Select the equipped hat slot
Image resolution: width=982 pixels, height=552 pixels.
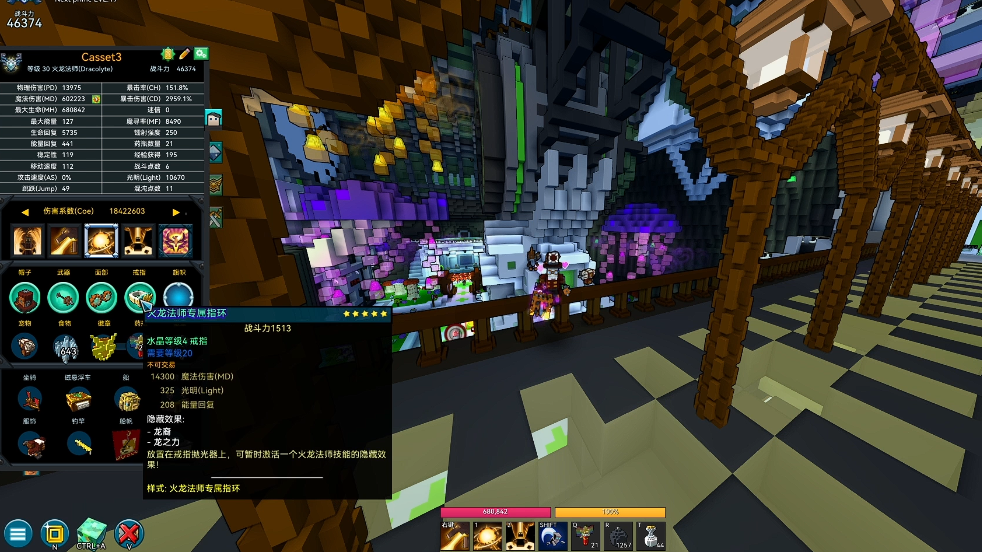point(26,297)
